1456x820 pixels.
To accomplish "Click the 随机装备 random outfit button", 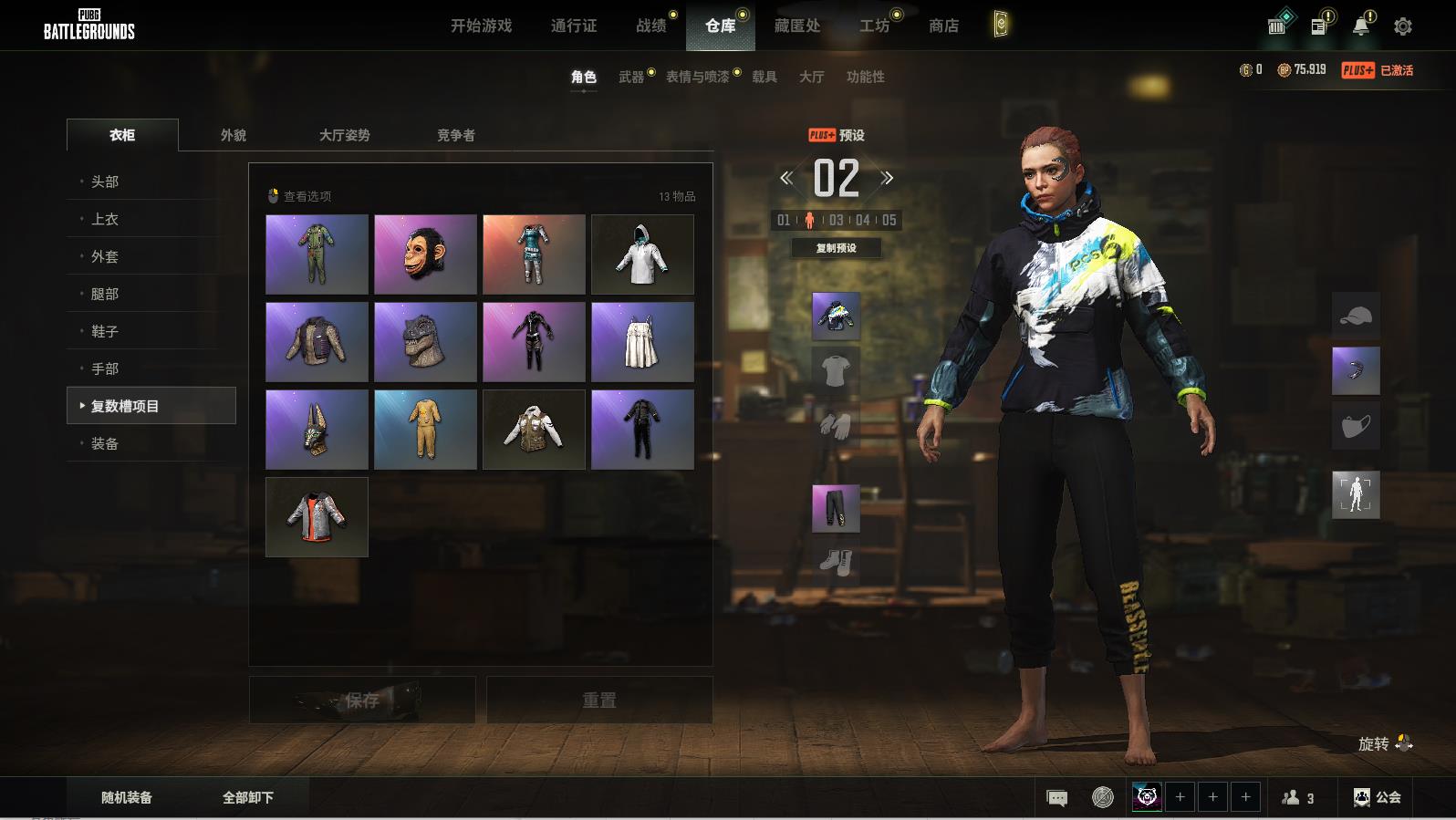I will (127, 797).
